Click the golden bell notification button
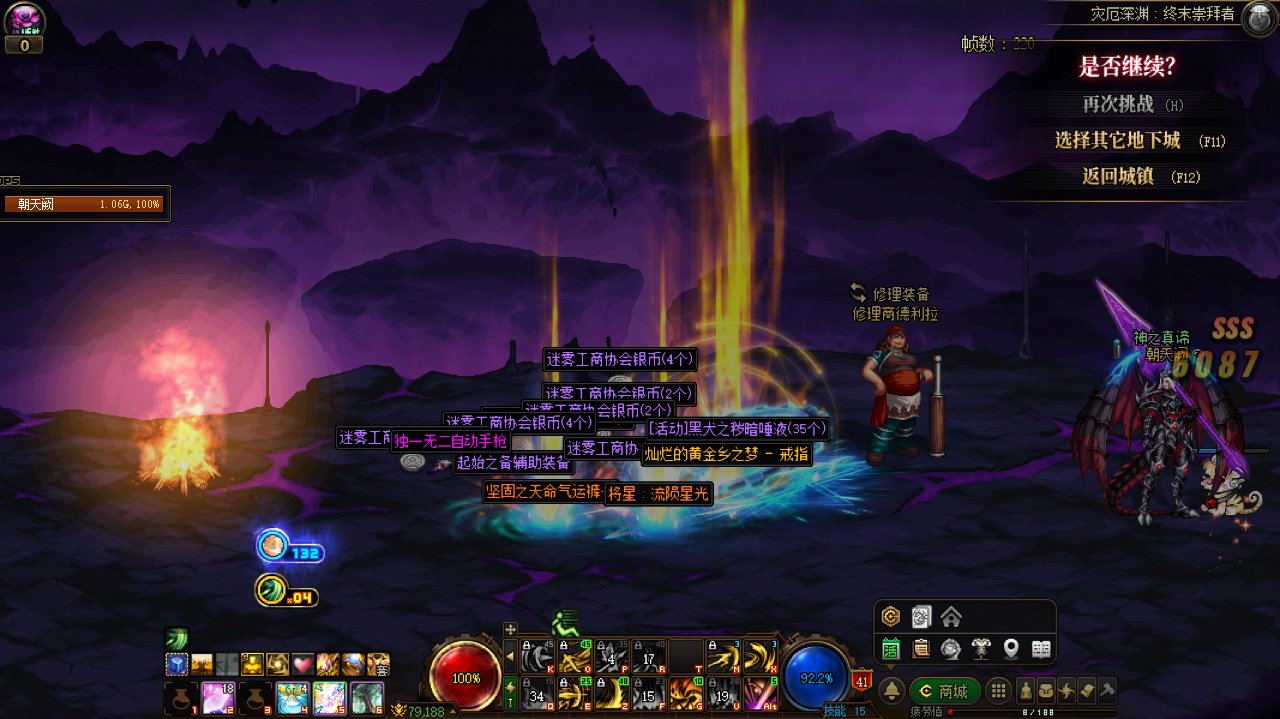 pyautogui.click(x=891, y=691)
